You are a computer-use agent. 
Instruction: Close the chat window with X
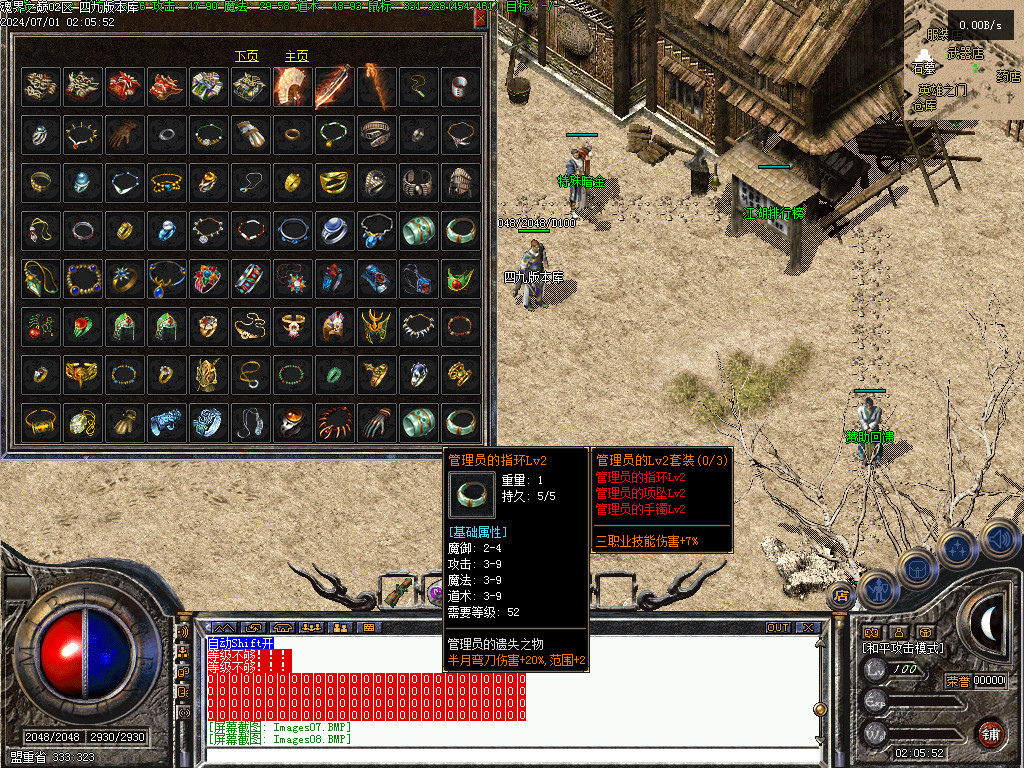tap(807, 628)
